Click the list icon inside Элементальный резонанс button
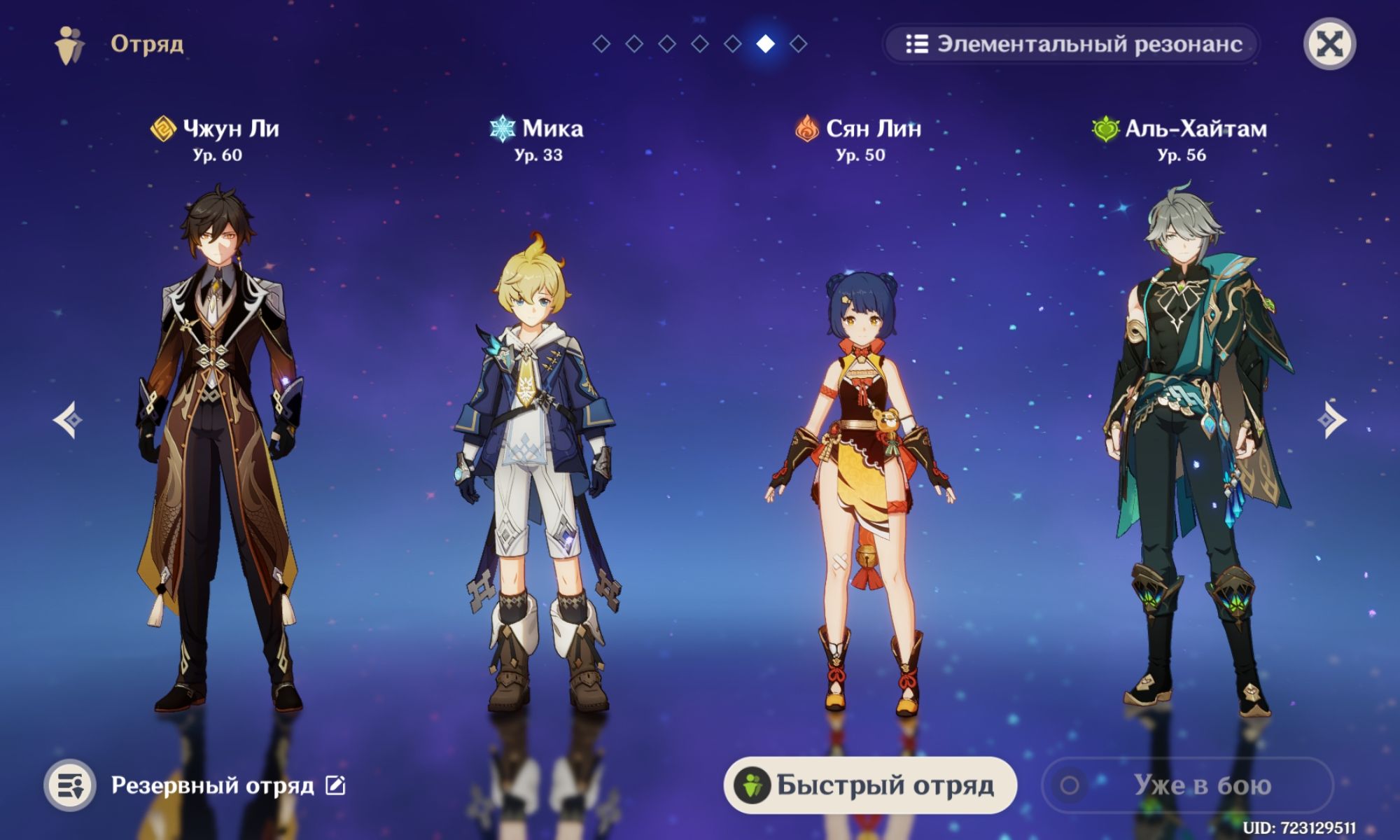This screenshot has height=840, width=1400. click(916, 43)
